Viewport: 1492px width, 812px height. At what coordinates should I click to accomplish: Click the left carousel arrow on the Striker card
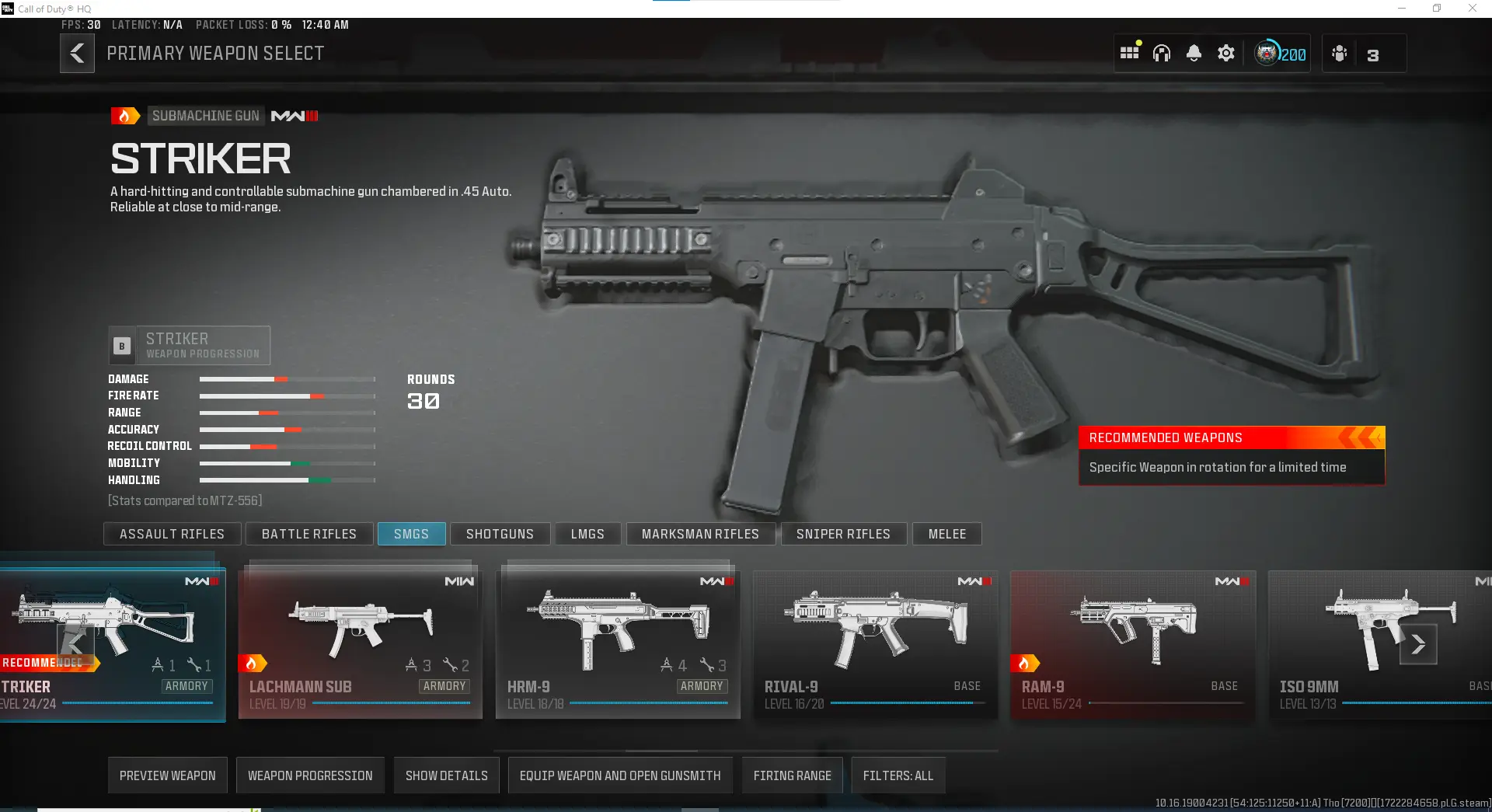coord(75,644)
